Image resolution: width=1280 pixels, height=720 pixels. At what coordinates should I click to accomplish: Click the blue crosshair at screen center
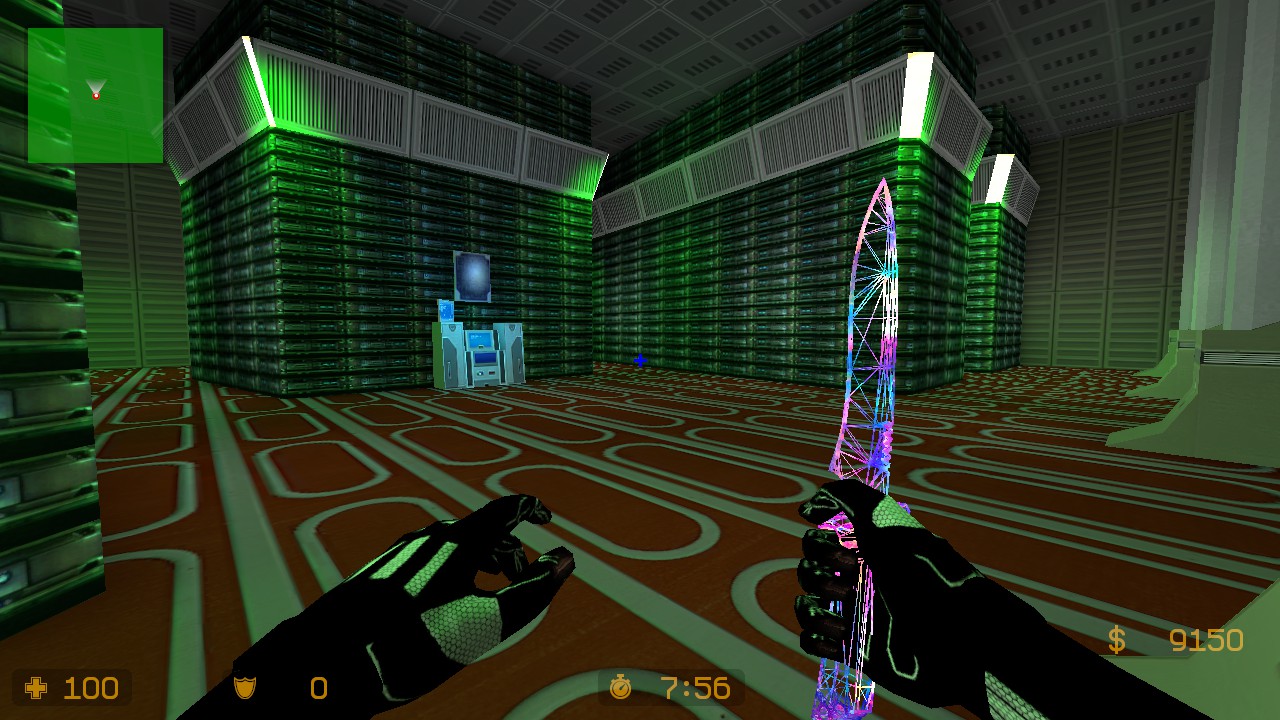(640, 362)
